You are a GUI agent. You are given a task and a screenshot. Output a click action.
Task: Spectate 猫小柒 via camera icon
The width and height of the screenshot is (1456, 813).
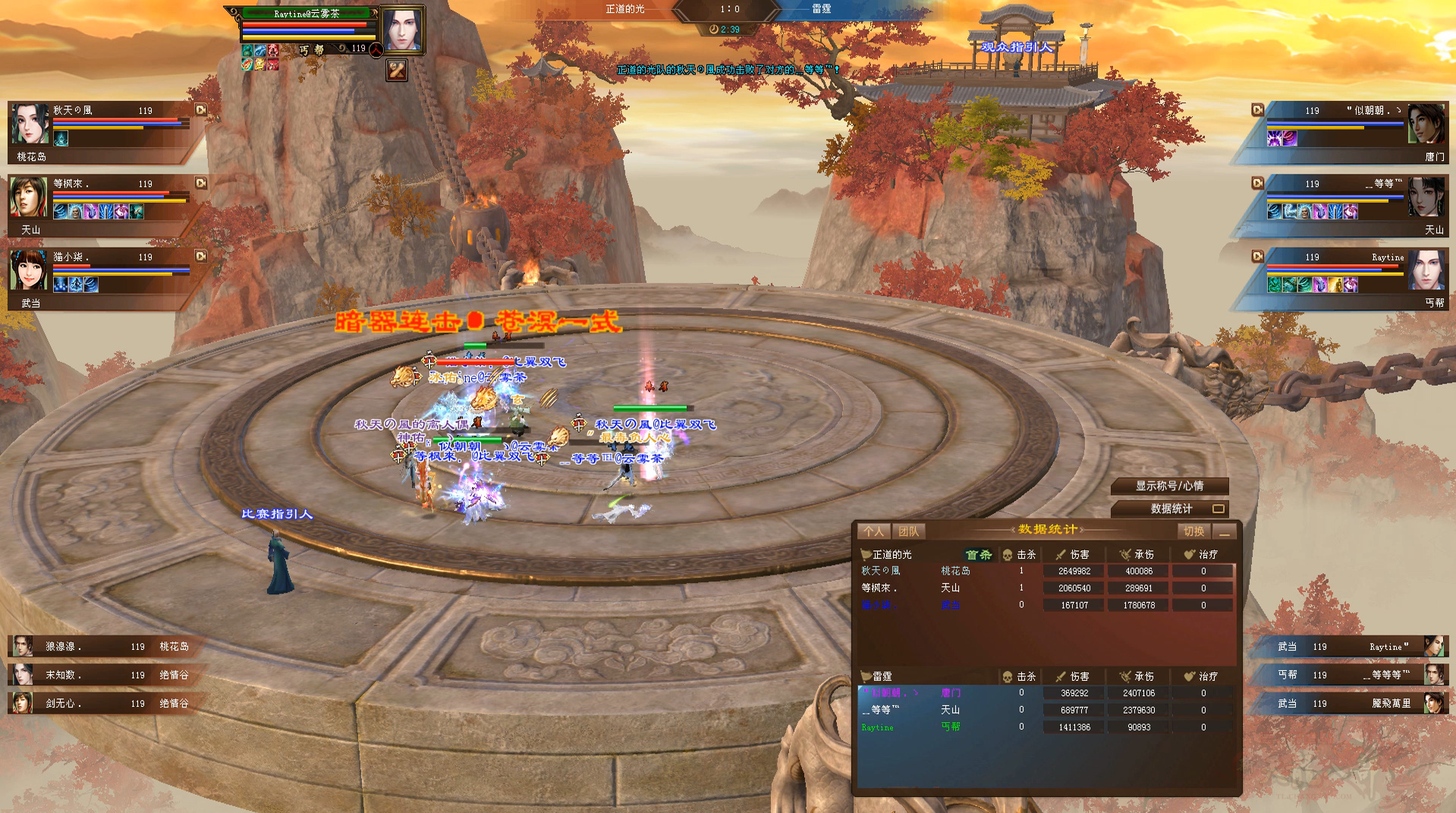coord(201,257)
